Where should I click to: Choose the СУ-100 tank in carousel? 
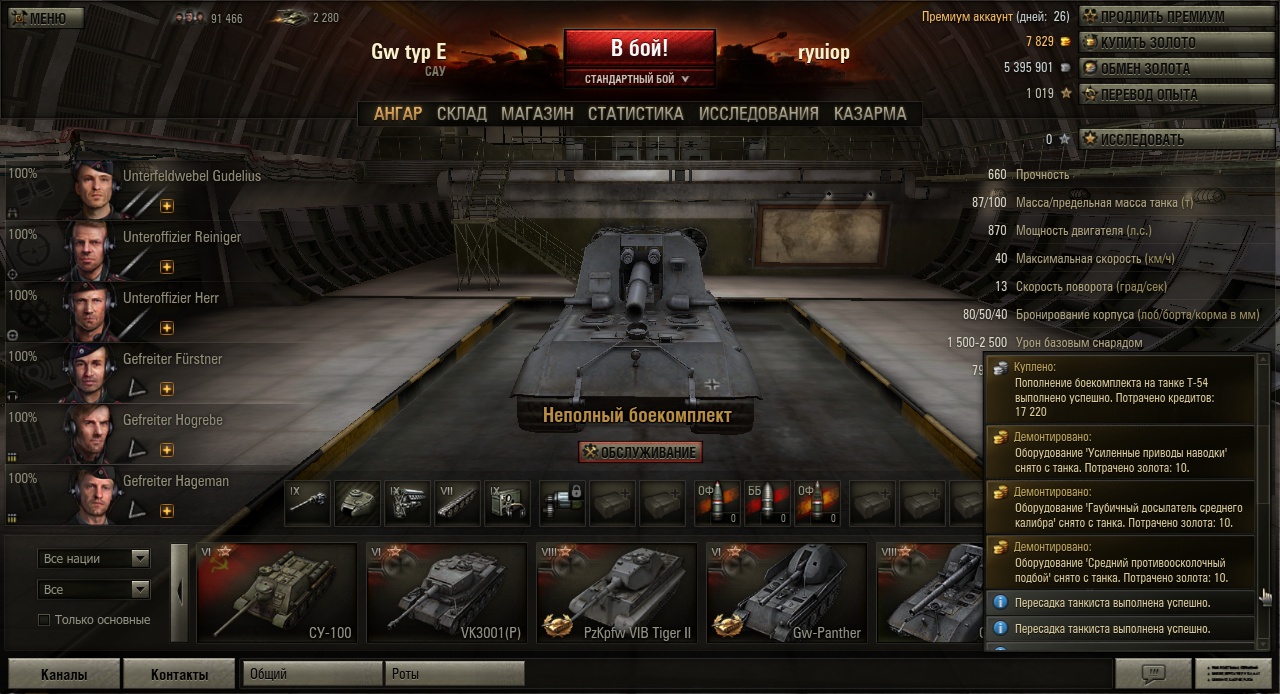277,592
